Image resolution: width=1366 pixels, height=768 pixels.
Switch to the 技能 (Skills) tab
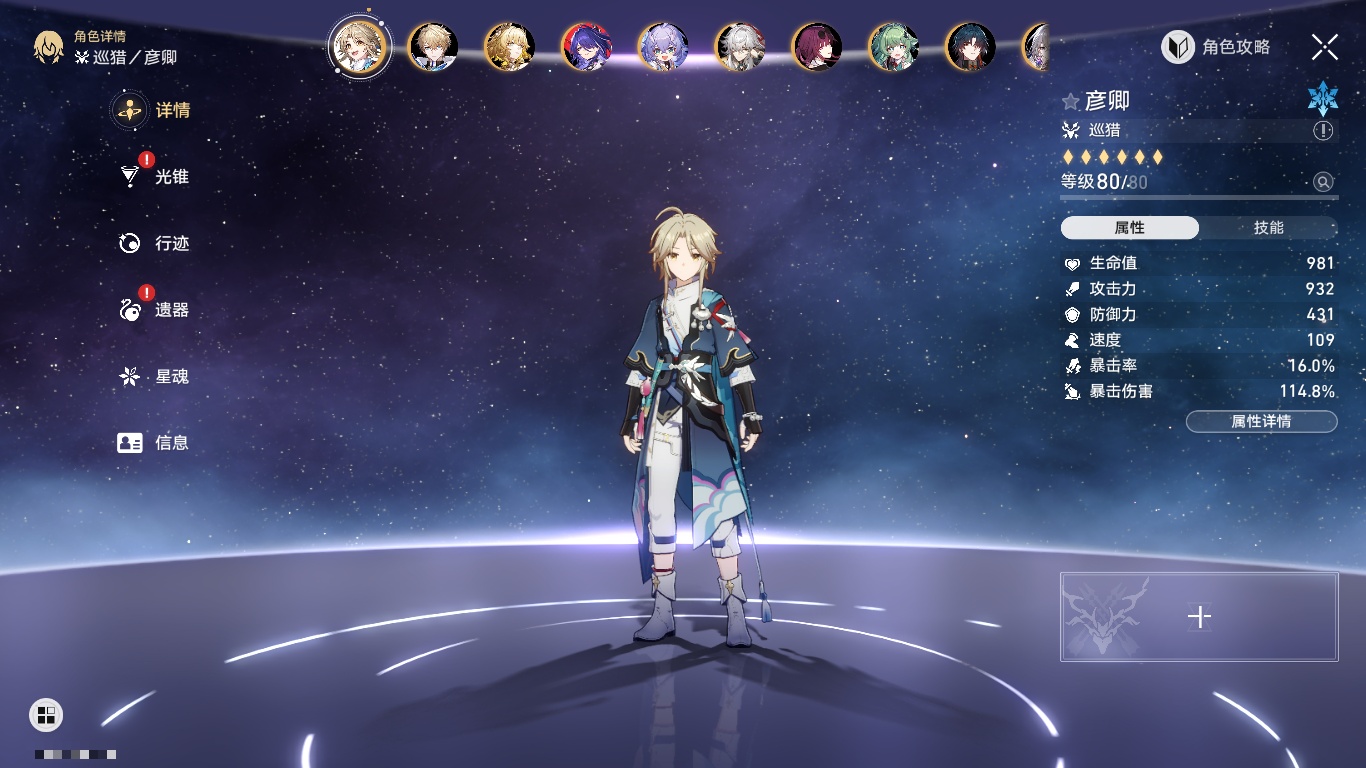pyautogui.click(x=1268, y=228)
